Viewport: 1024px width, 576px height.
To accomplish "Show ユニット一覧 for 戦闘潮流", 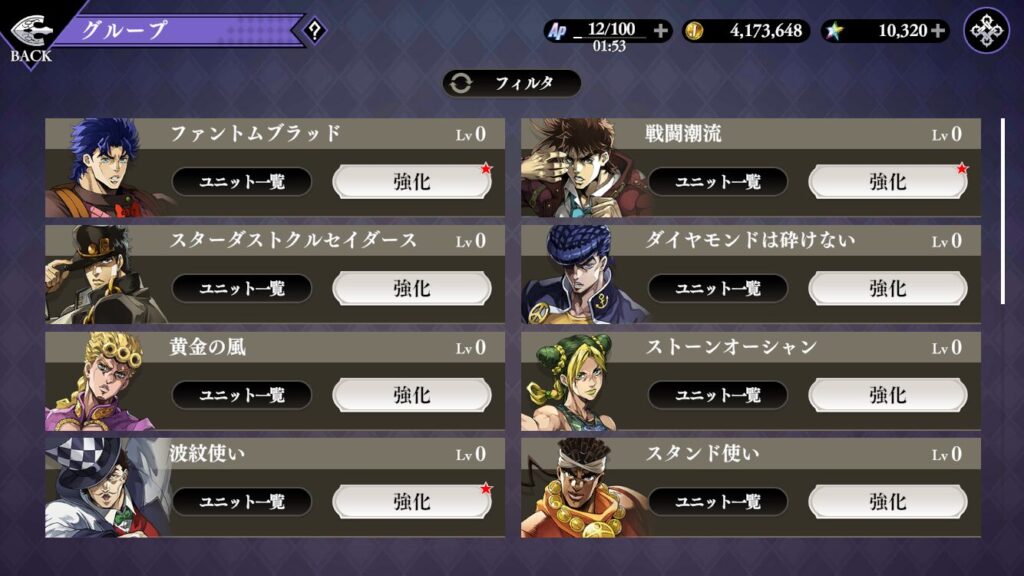I will click(x=718, y=181).
